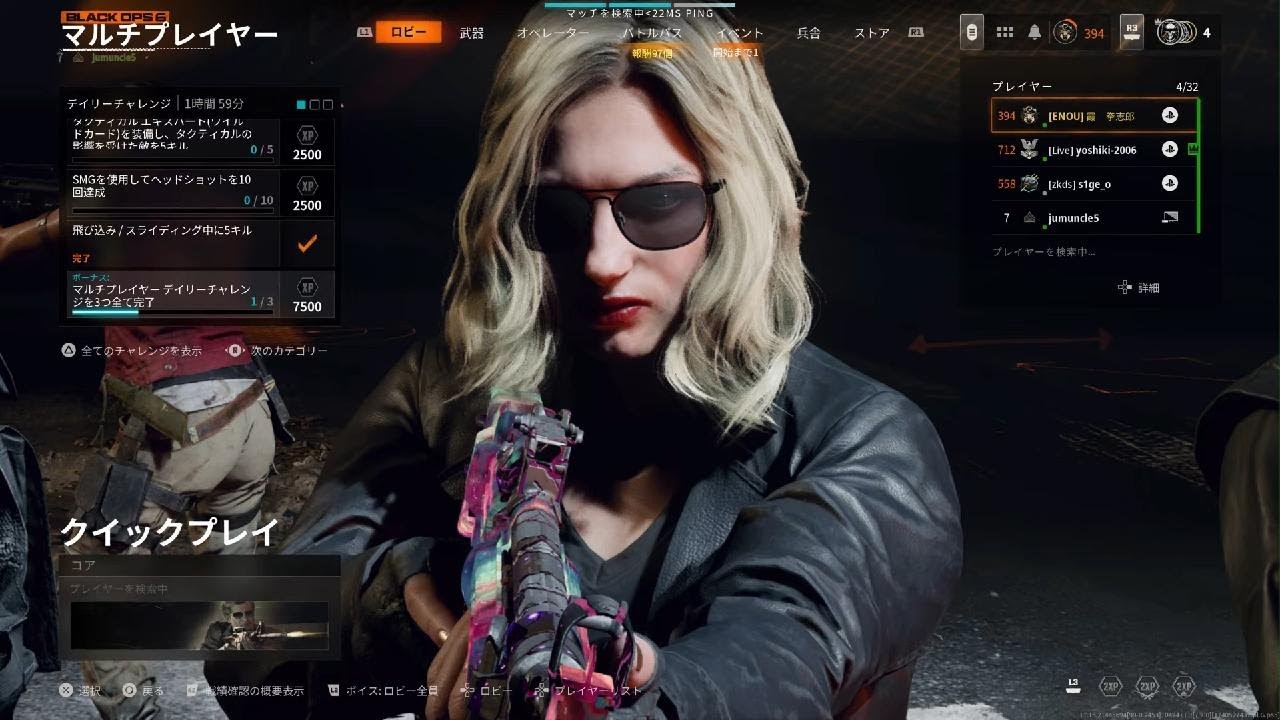Go to the オペレーター (Operators) tab
This screenshot has width=1280, height=720.
(552, 33)
